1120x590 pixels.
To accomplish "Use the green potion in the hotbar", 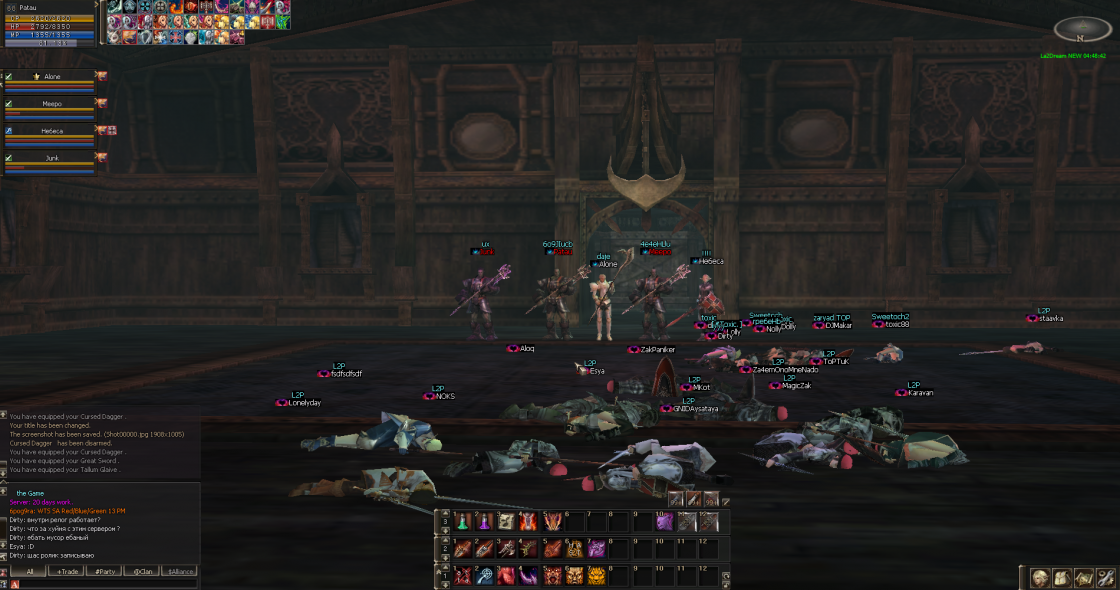I will [463, 521].
